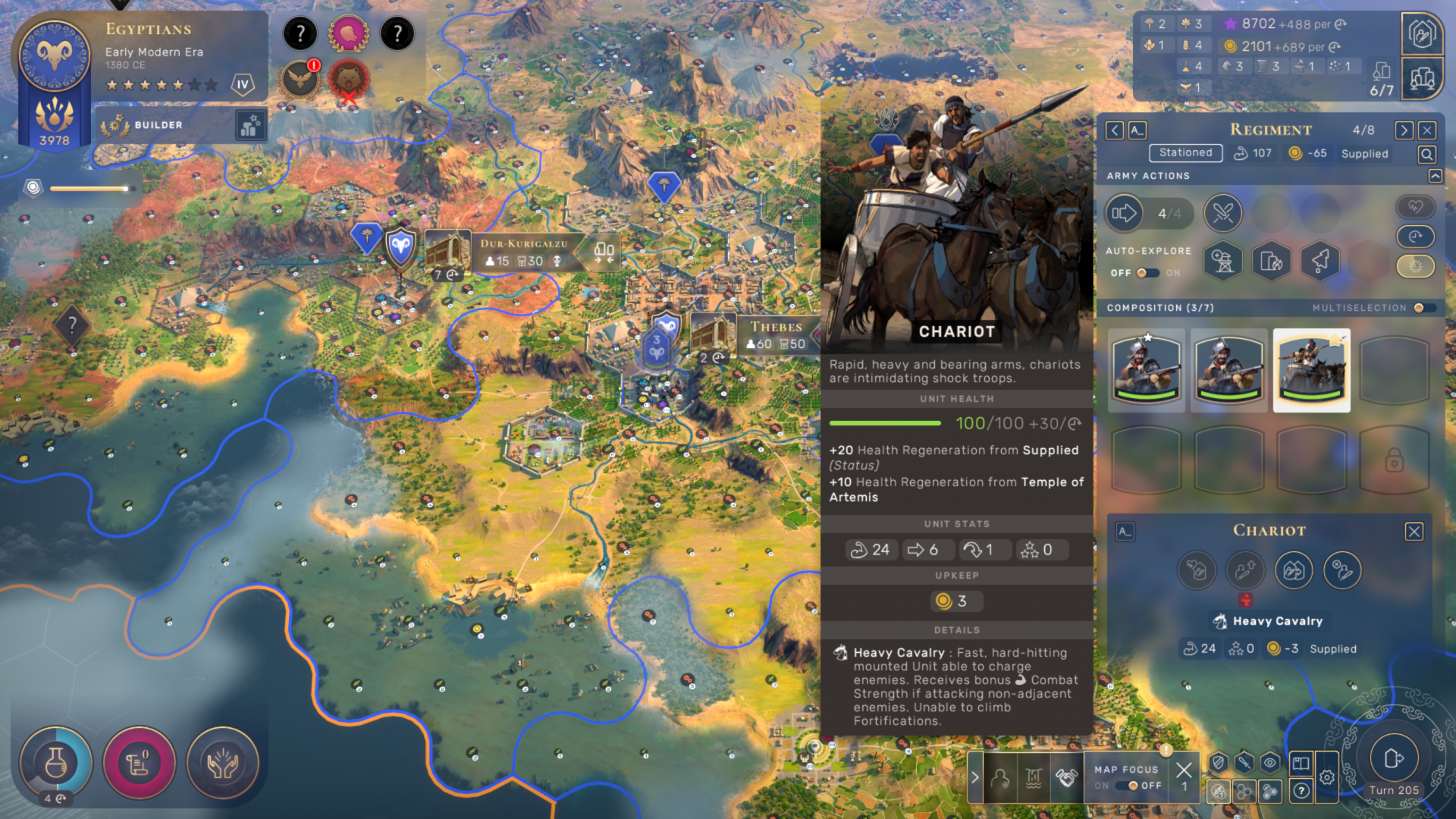Close the Chariot unit panel
This screenshot has height=819, width=1456.
click(1414, 532)
